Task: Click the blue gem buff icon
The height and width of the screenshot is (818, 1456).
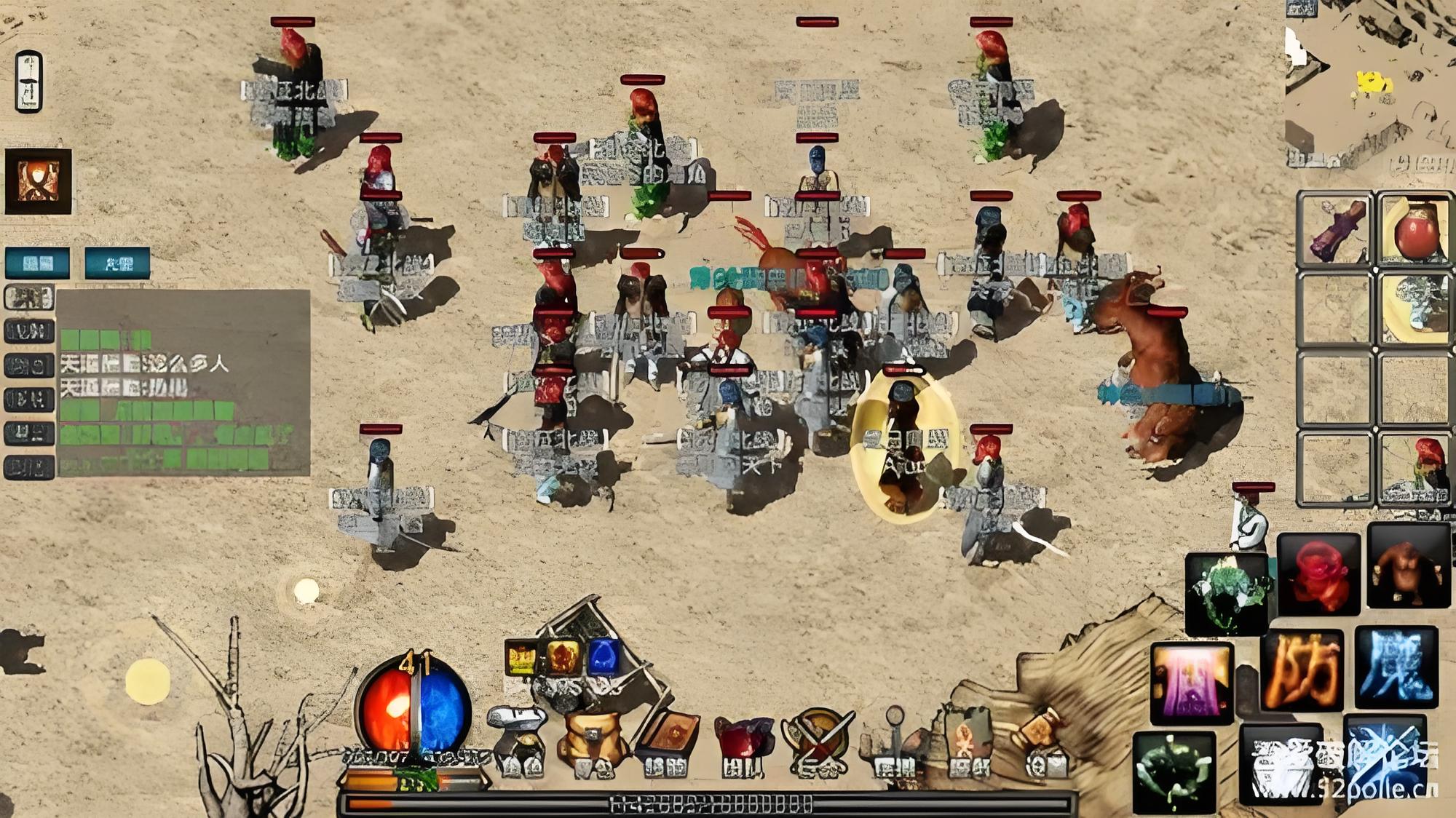Action: tap(604, 657)
